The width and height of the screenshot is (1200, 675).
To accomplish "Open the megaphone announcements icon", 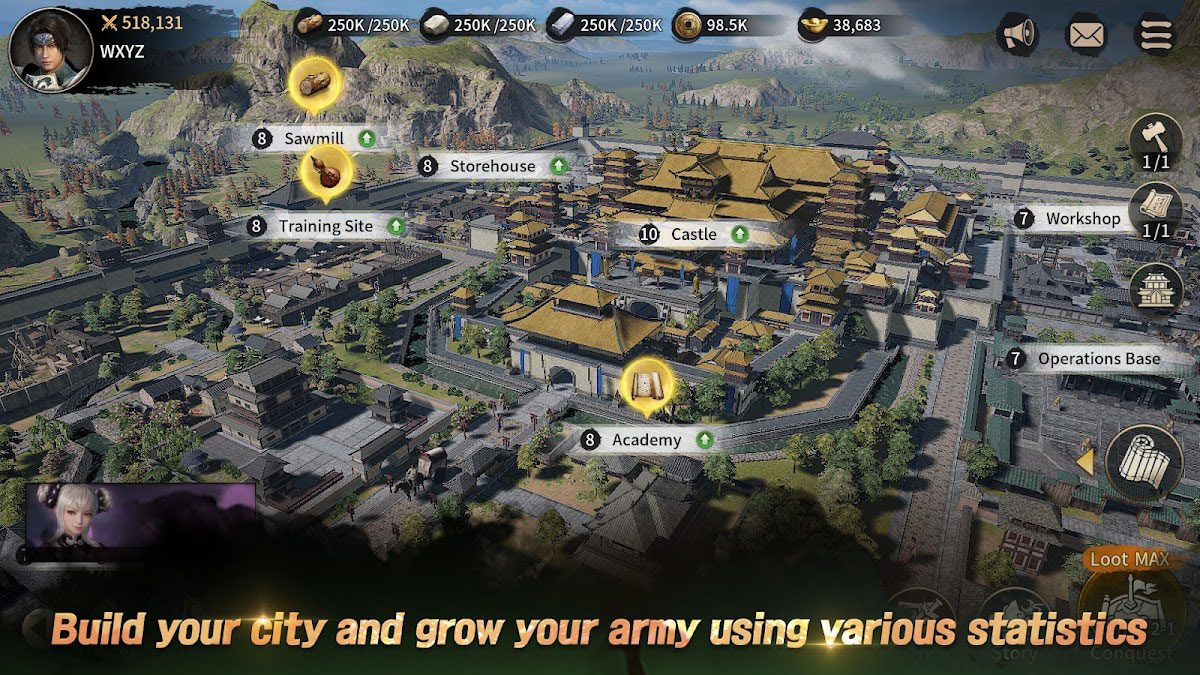I will pos(1018,35).
